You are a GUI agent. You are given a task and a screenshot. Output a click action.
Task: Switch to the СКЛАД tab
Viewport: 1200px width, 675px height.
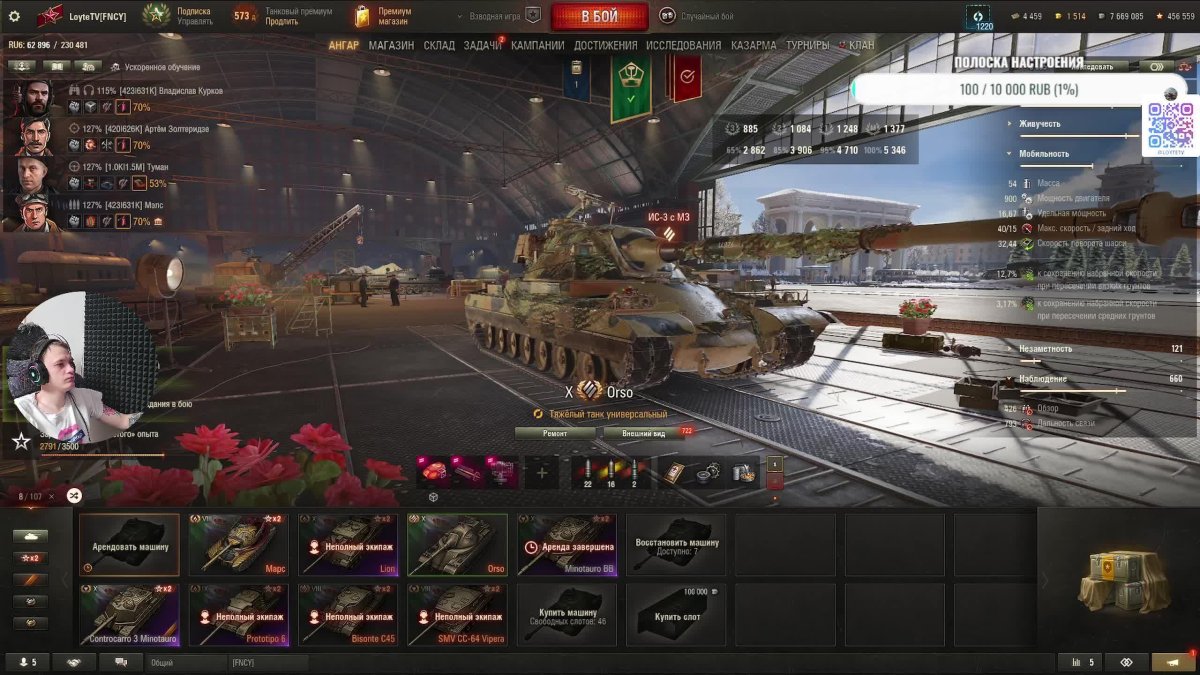tap(439, 45)
